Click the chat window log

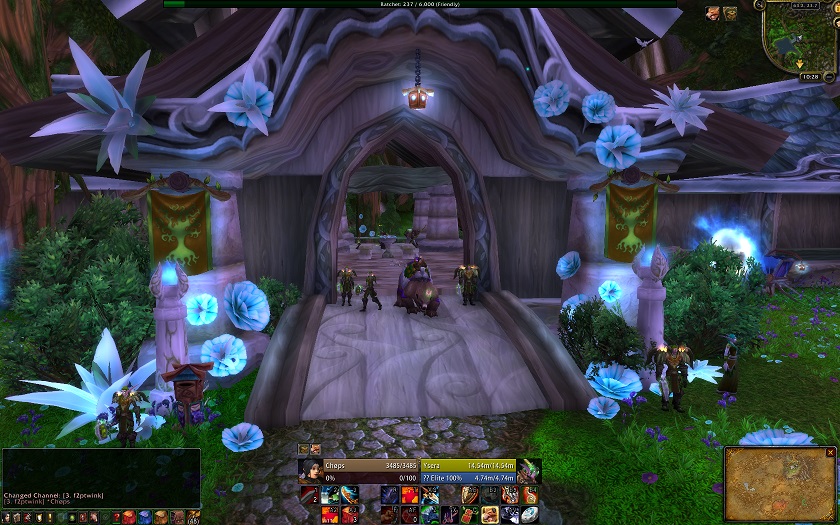tap(101, 478)
